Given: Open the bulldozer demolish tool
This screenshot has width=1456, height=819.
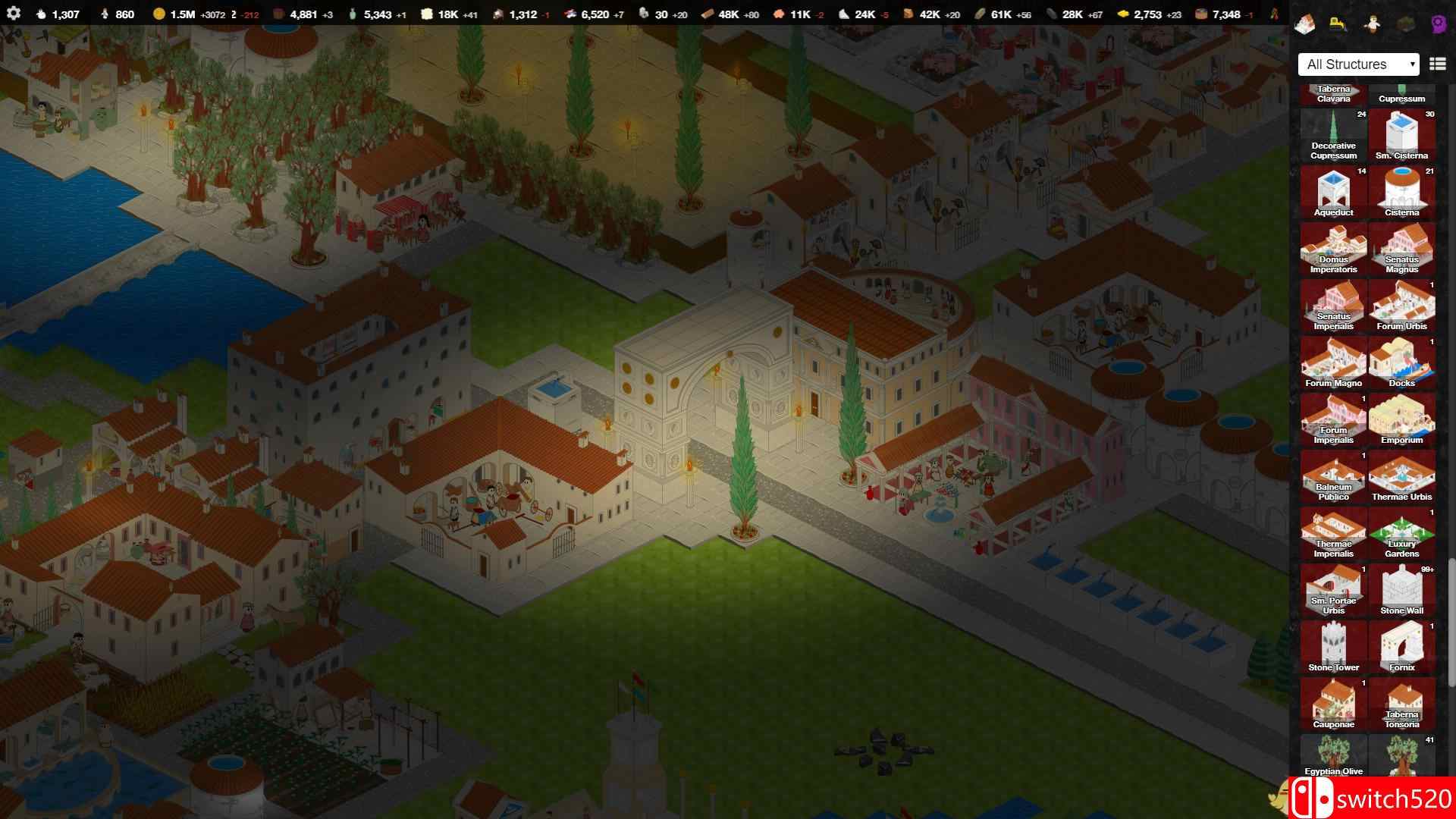Looking at the screenshot, I should [x=1336, y=24].
